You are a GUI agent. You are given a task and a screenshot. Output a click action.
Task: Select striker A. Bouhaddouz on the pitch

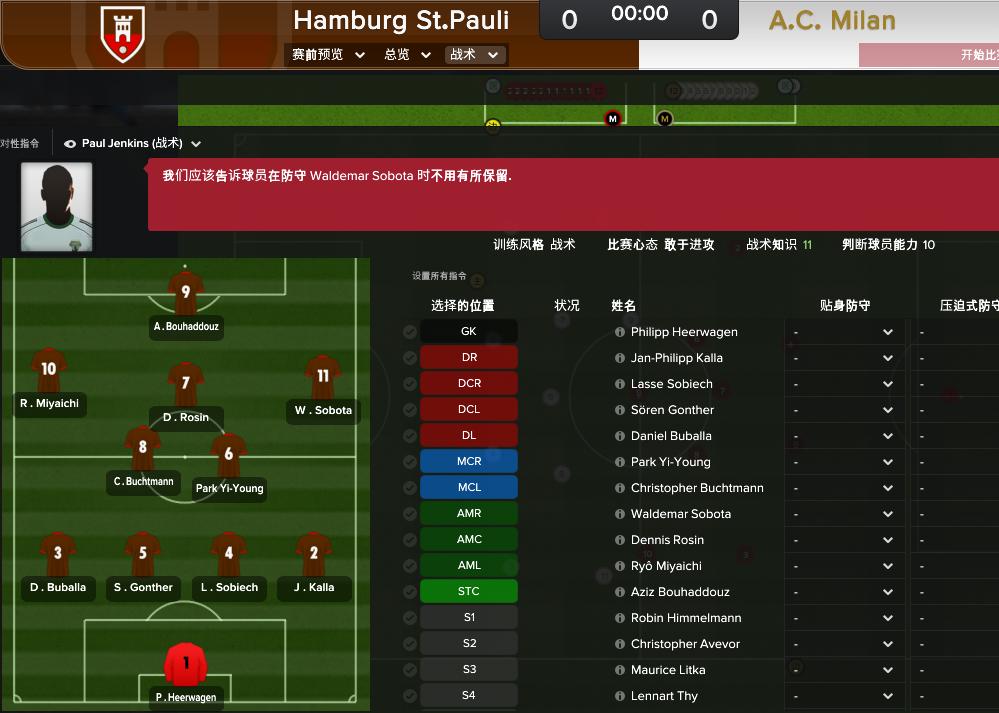point(185,294)
